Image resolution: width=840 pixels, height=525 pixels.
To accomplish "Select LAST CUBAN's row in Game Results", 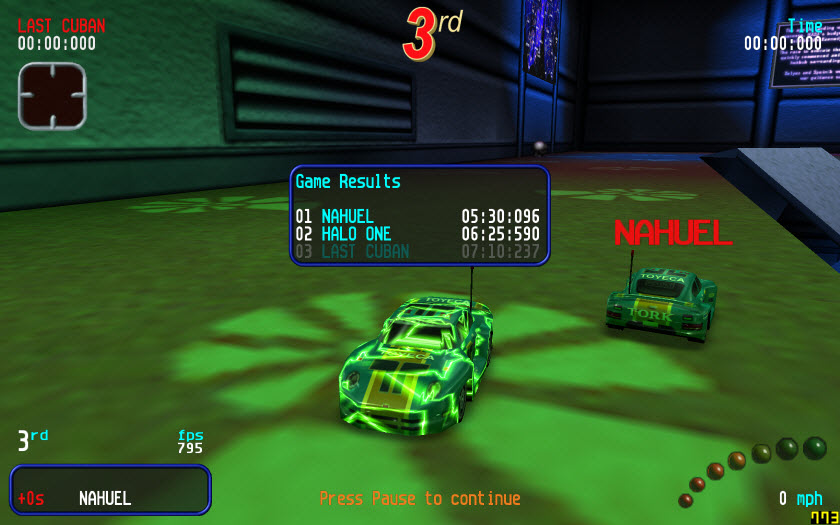I will 418,251.
